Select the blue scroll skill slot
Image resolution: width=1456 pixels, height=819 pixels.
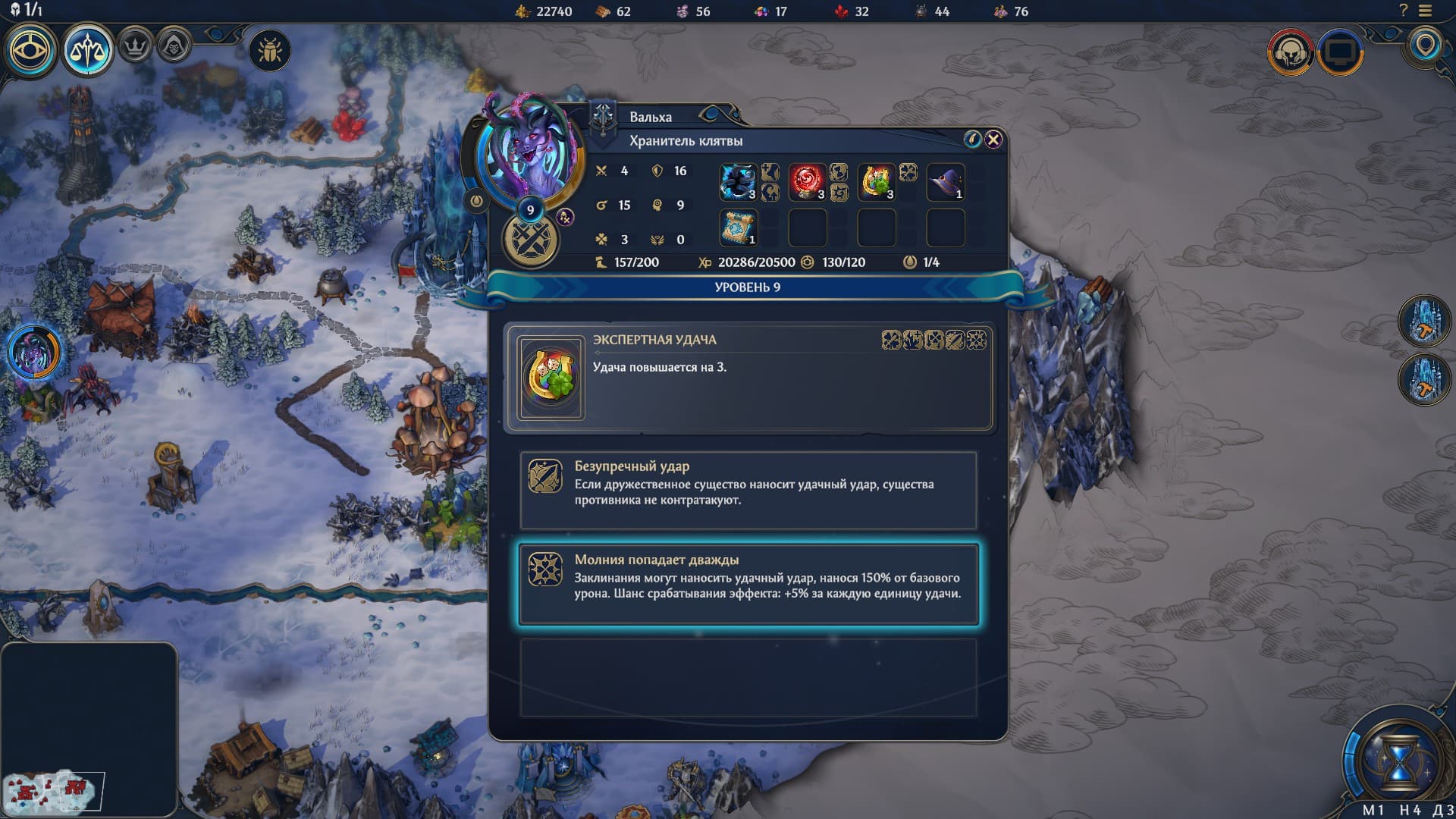[738, 227]
